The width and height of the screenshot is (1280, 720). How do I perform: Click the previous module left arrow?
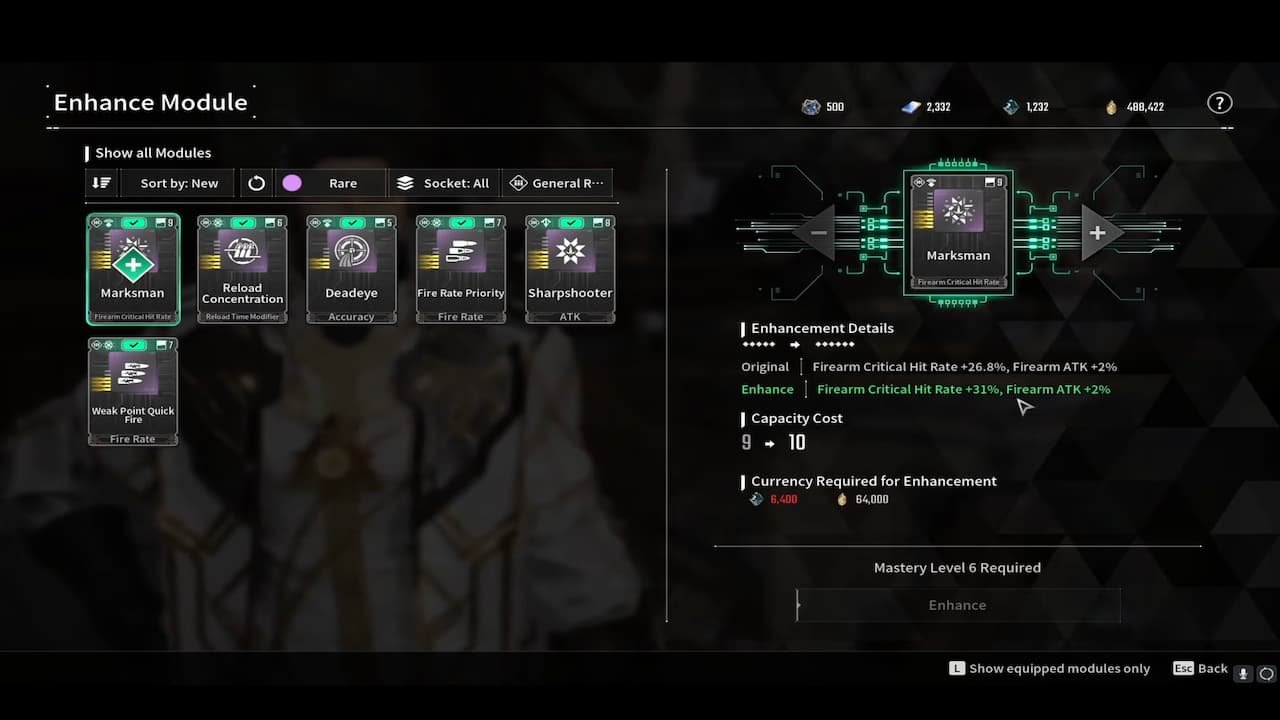tap(818, 233)
